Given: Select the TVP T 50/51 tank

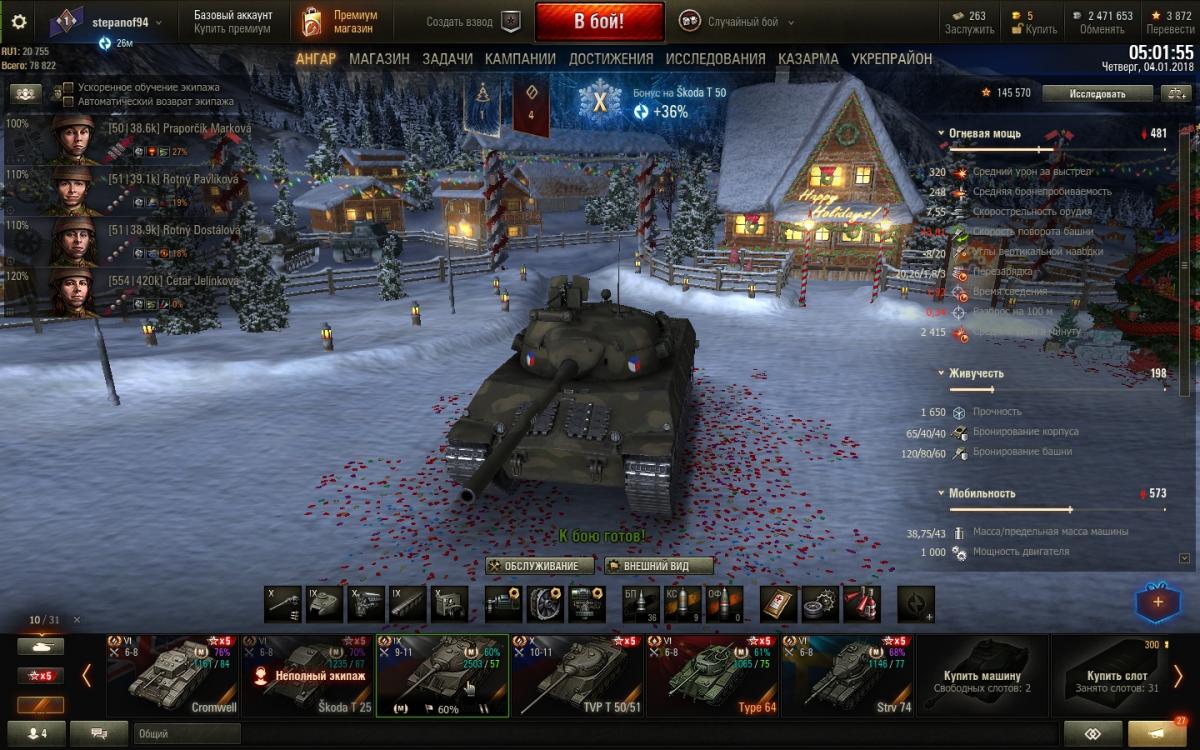Looking at the screenshot, I should pyautogui.click(x=577, y=675).
